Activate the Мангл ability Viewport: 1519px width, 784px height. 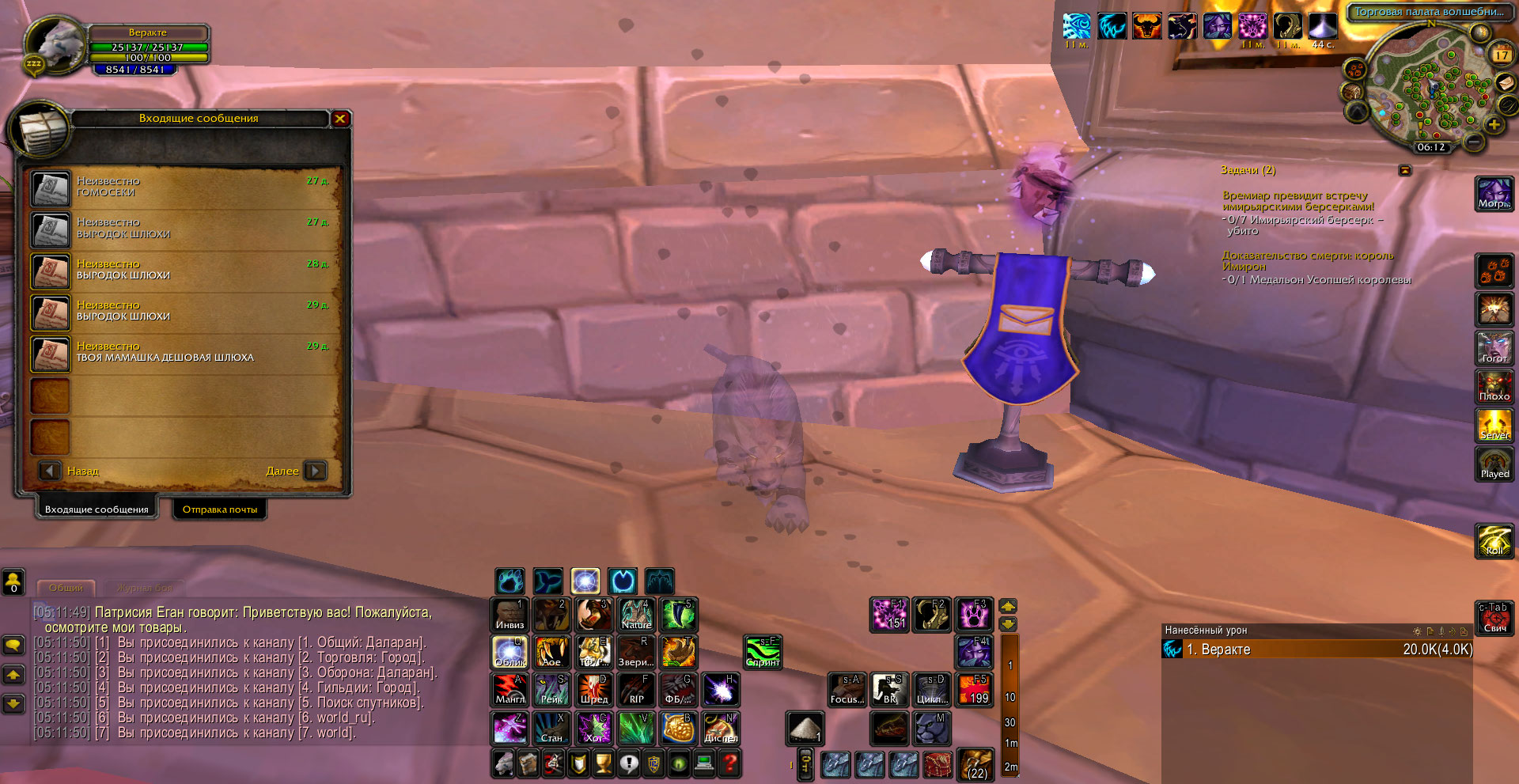point(509,689)
